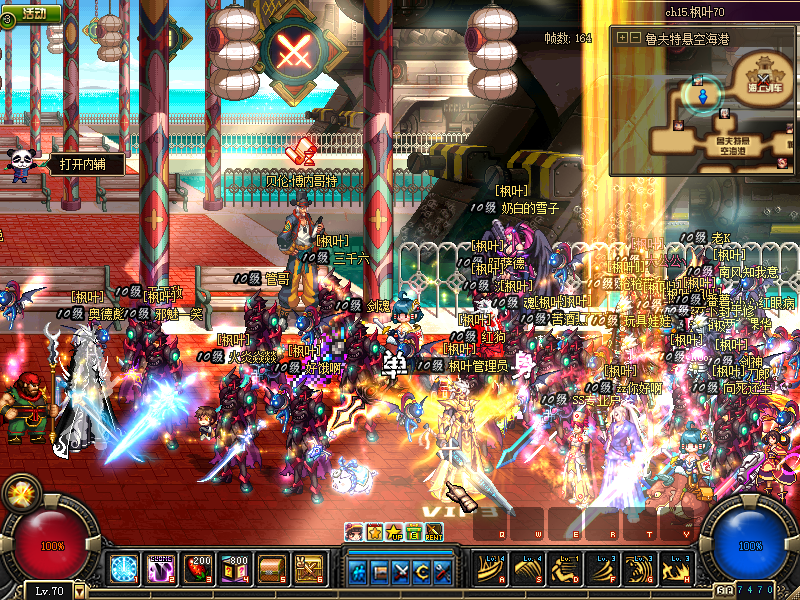The width and height of the screenshot is (800, 600).
Task: Click the hash symbol menu button
Action: [358, 572]
